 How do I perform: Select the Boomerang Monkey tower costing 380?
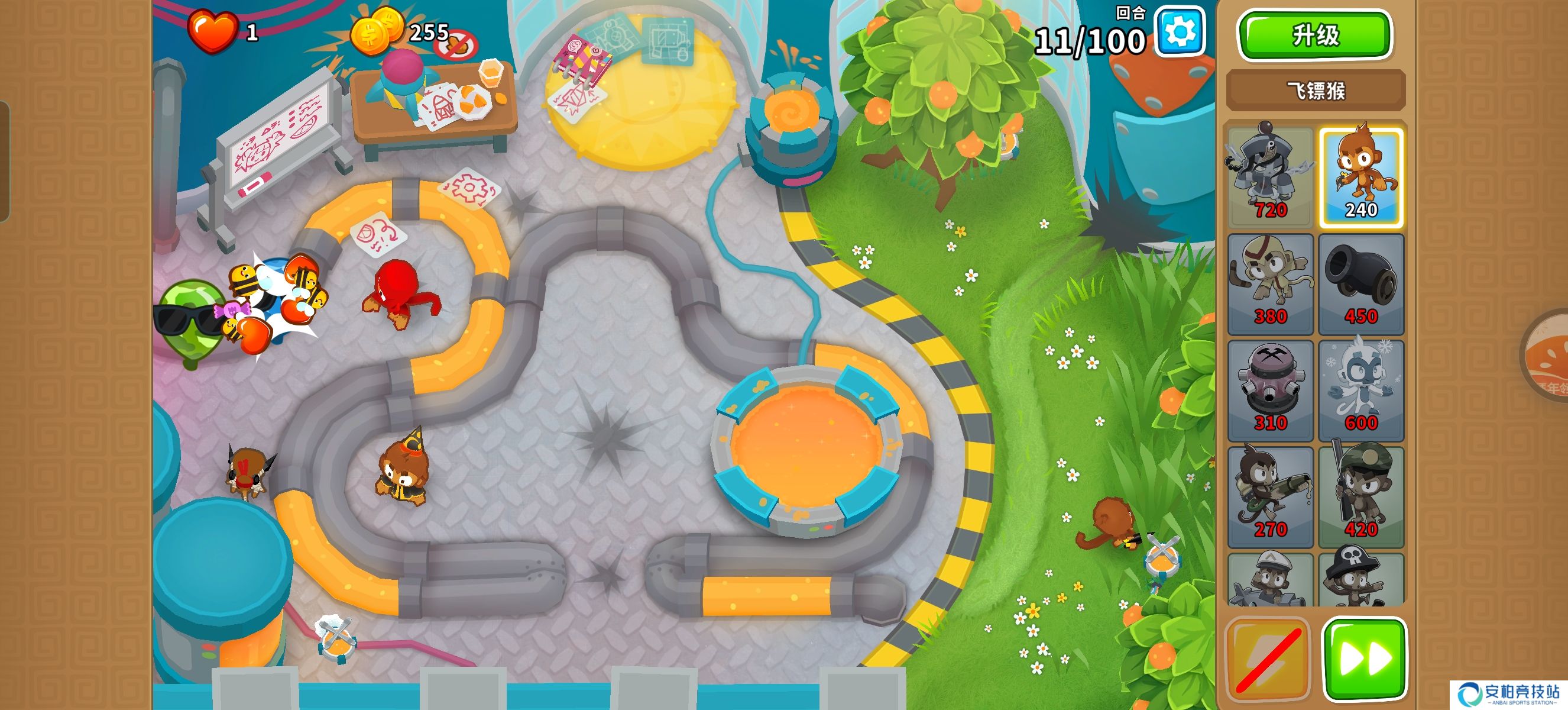[1270, 284]
